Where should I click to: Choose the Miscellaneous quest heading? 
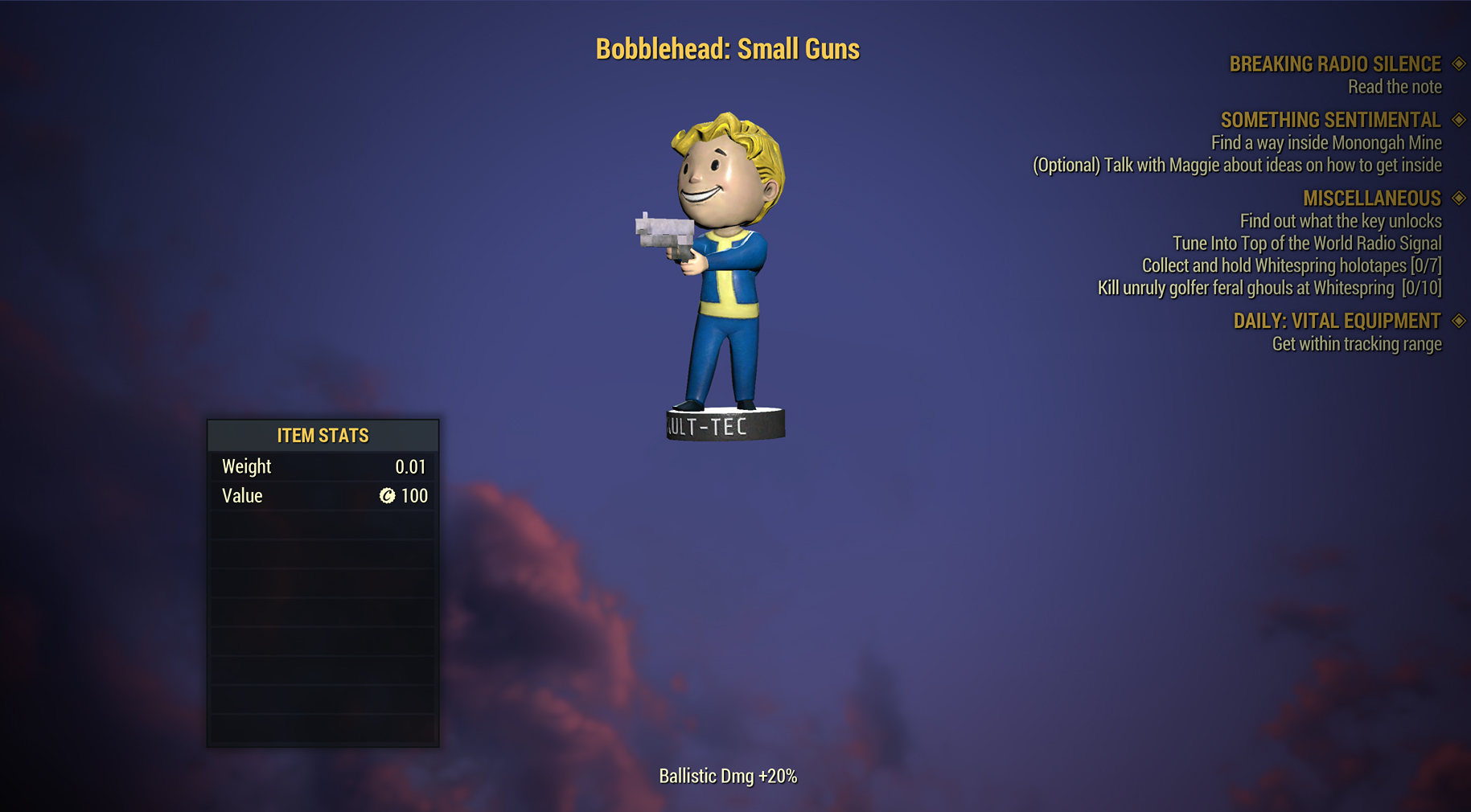coord(1371,199)
